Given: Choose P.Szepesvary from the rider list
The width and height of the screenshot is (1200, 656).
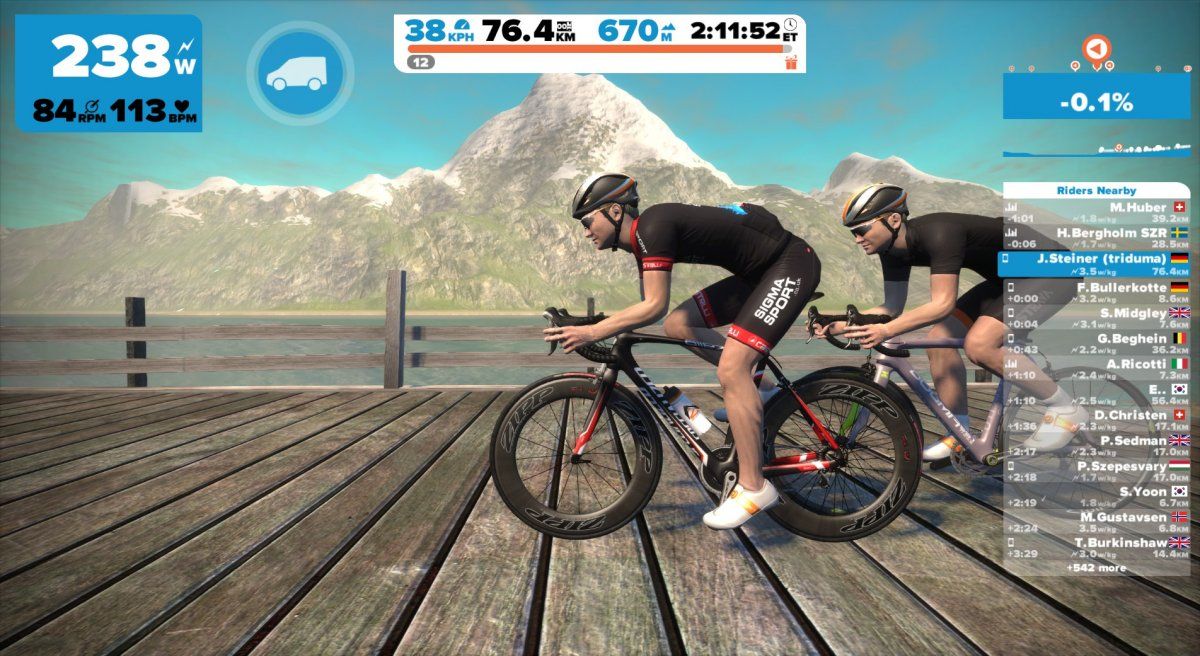Looking at the screenshot, I should [x=1097, y=470].
